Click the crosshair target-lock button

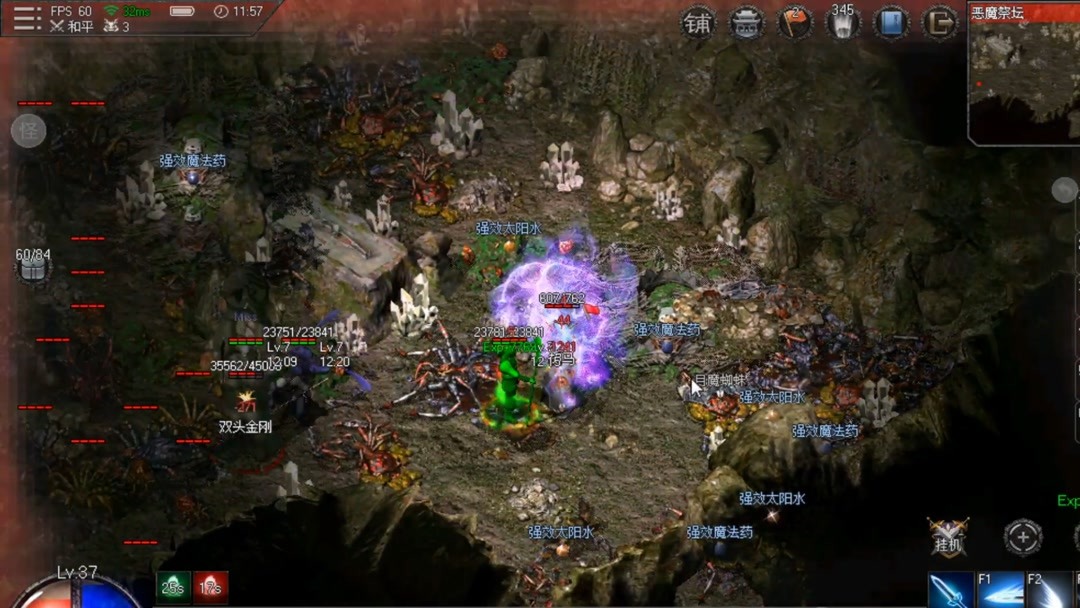click(1022, 538)
